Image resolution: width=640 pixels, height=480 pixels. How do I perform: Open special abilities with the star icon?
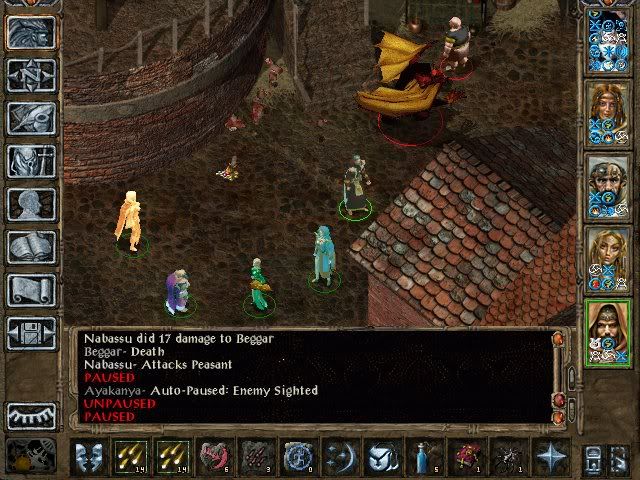point(549,456)
